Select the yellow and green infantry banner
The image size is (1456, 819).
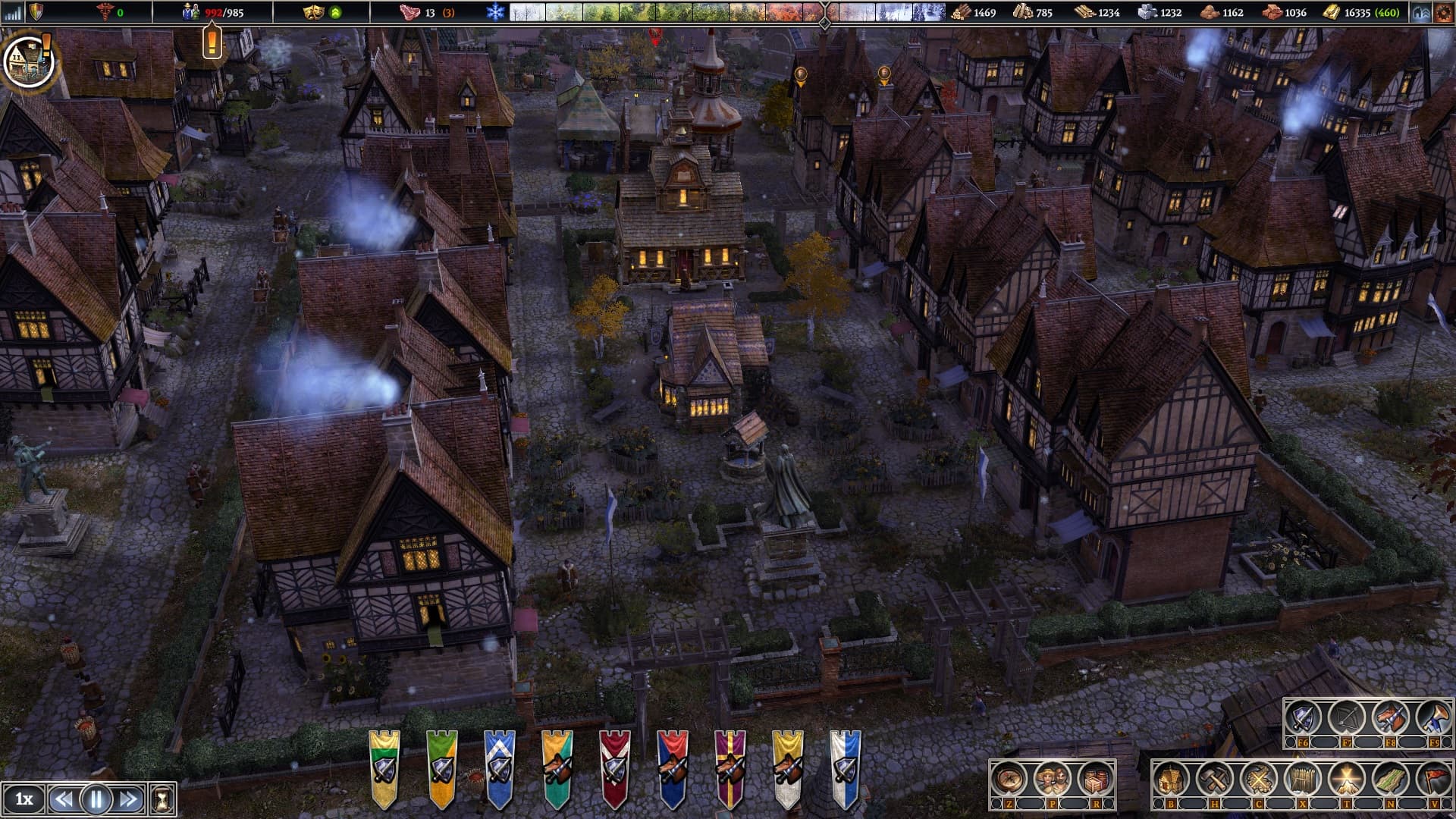tap(384, 767)
